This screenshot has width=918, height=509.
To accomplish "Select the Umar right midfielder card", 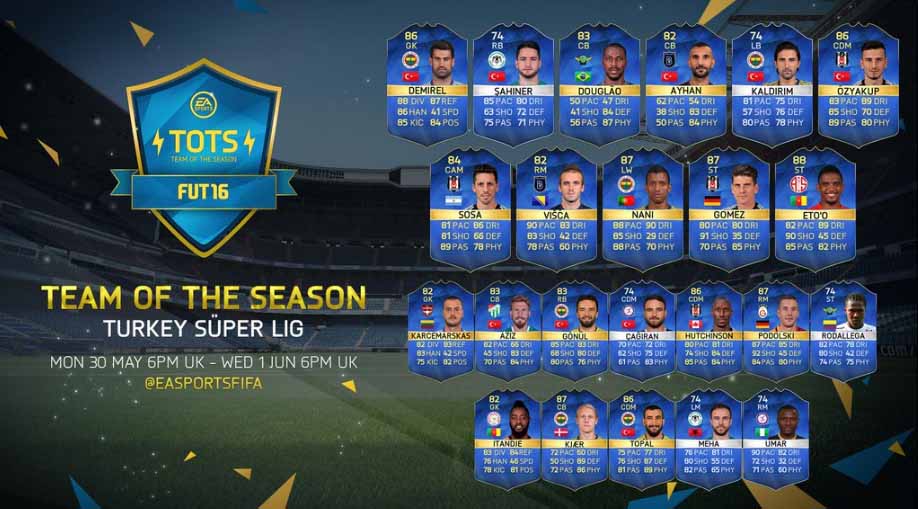I will tap(776, 431).
